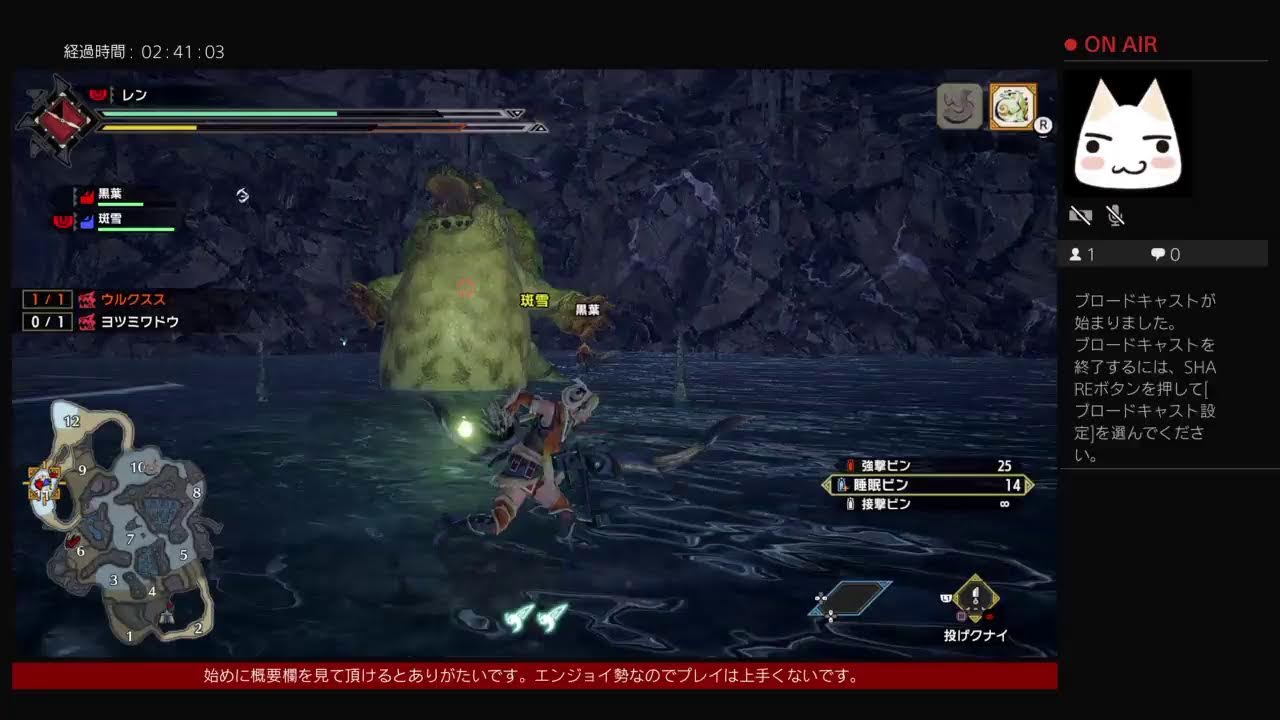
Task: Toggle the muted microphone icon
Action: click(1116, 215)
